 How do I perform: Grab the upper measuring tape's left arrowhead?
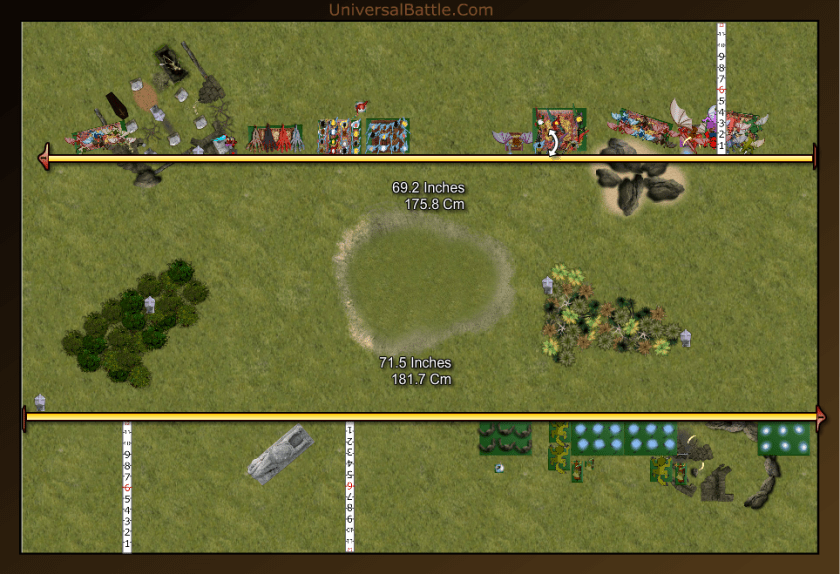point(43,158)
